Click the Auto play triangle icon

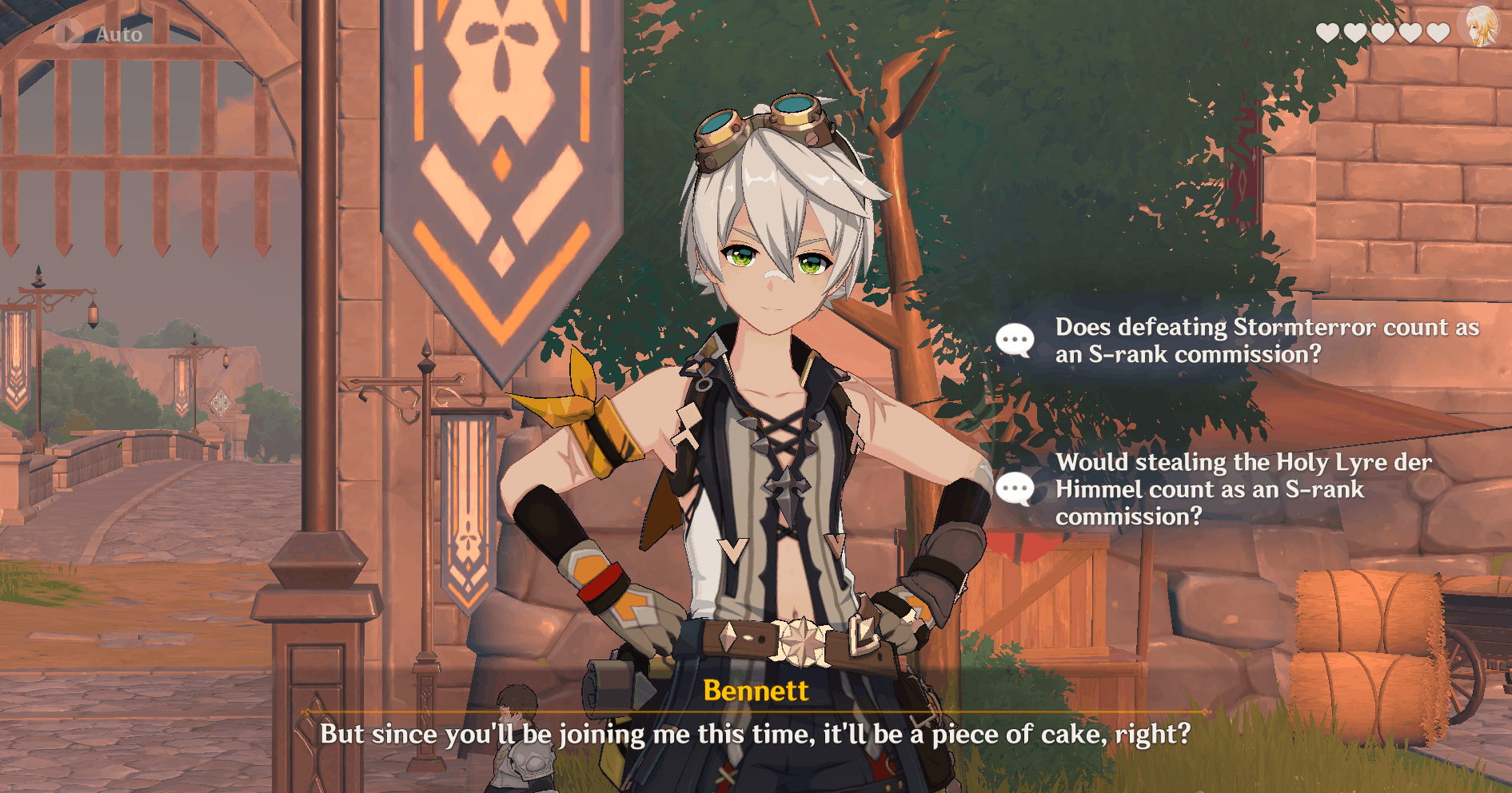[70, 34]
